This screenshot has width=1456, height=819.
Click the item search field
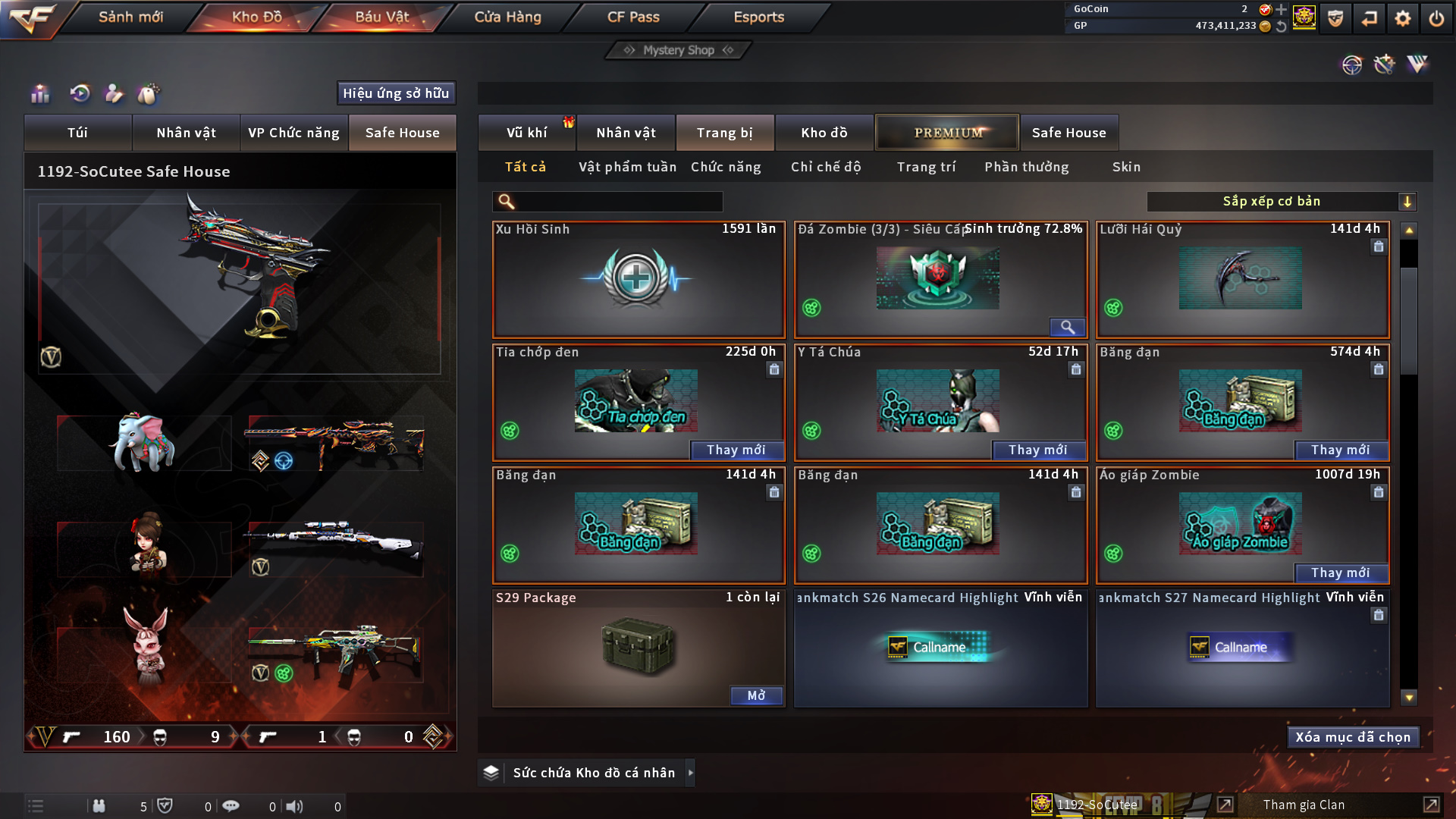(x=618, y=202)
